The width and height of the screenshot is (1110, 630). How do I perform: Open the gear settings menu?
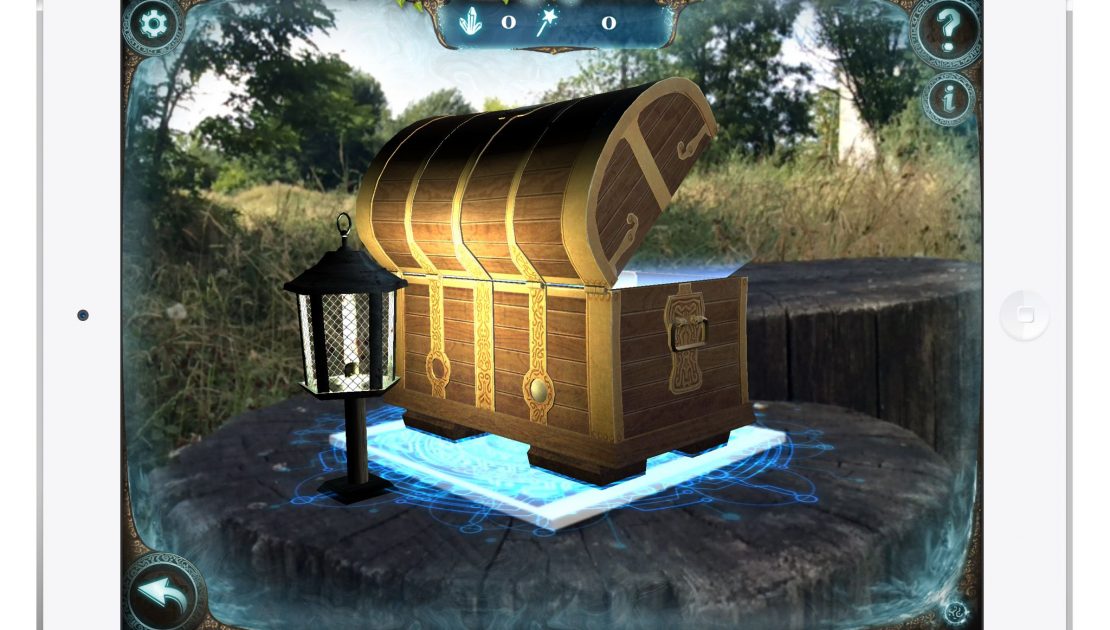tap(153, 24)
